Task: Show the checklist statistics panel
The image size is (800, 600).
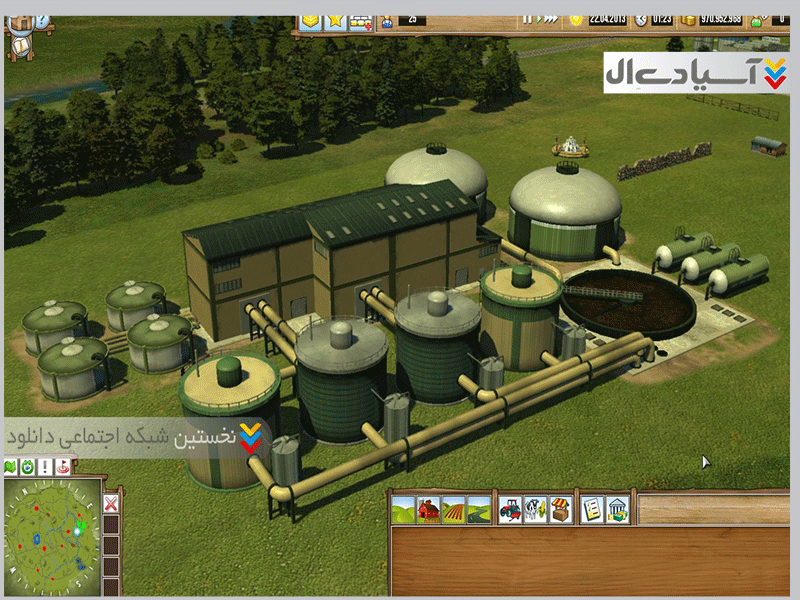Action: click(x=592, y=509)
